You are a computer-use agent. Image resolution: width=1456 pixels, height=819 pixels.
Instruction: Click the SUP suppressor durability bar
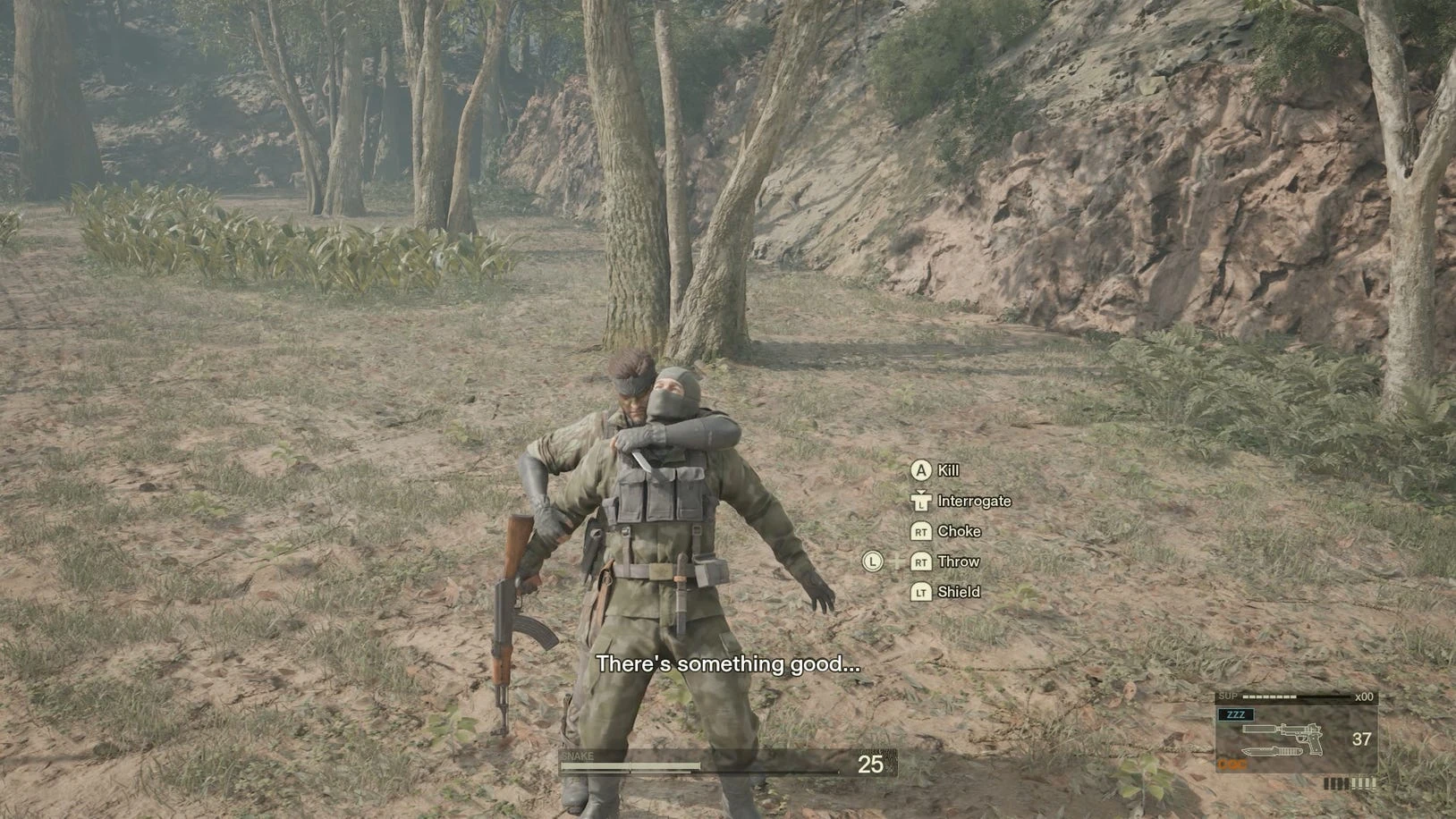pos(1268,697)
